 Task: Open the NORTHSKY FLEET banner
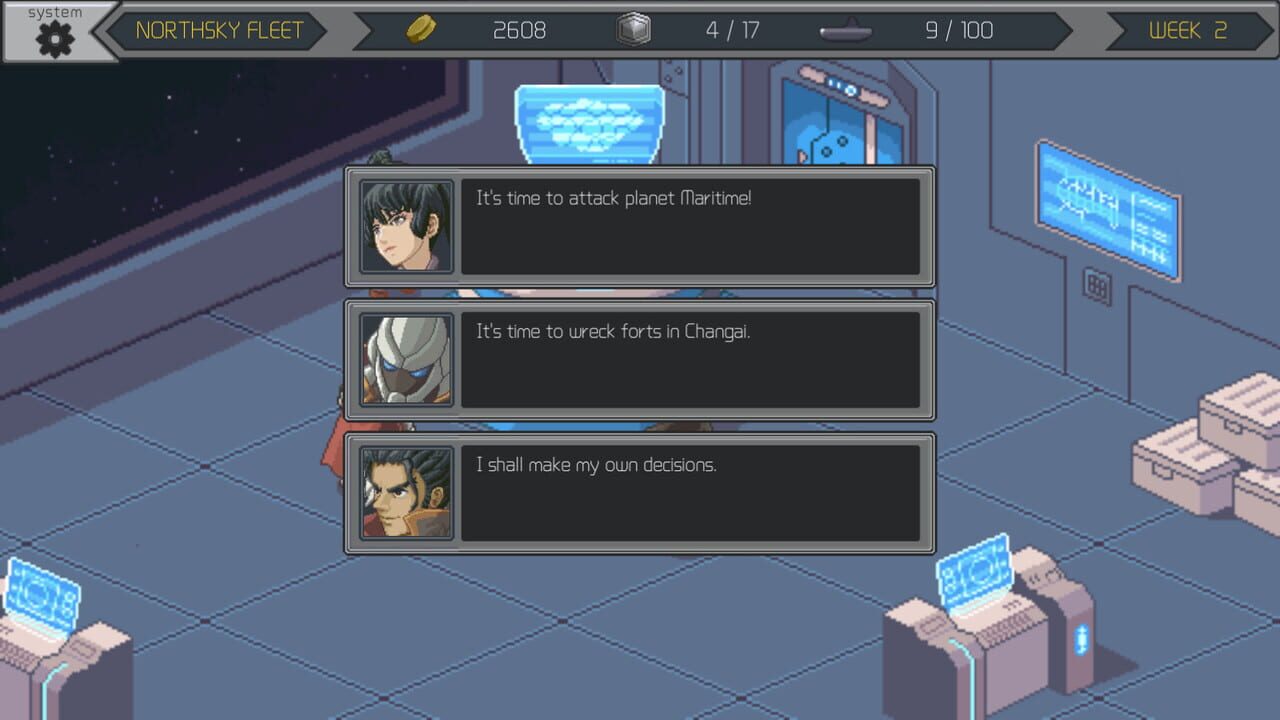coord(220,30)
